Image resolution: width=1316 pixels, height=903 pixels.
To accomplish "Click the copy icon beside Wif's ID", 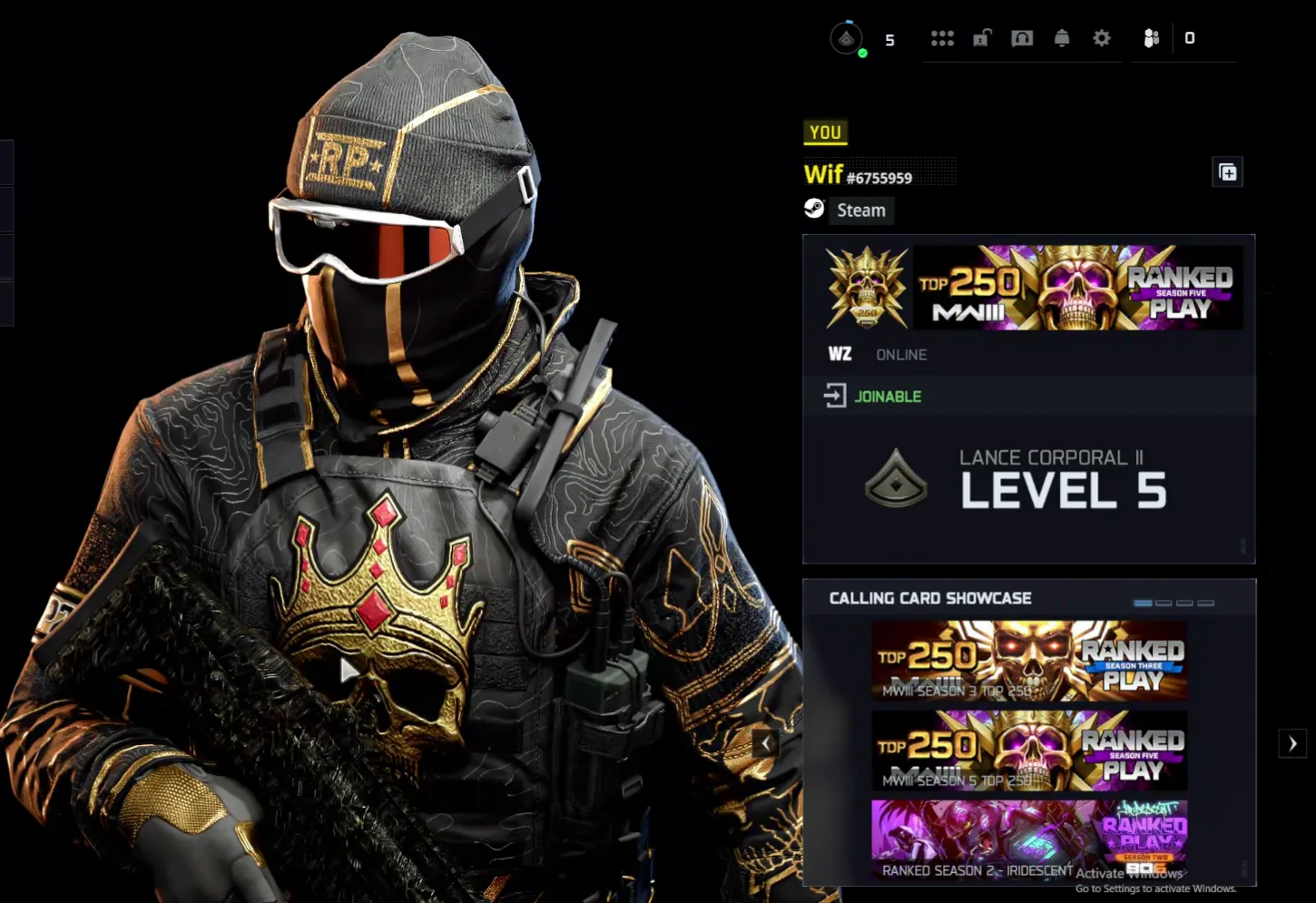I will [x=1227, y=172].
